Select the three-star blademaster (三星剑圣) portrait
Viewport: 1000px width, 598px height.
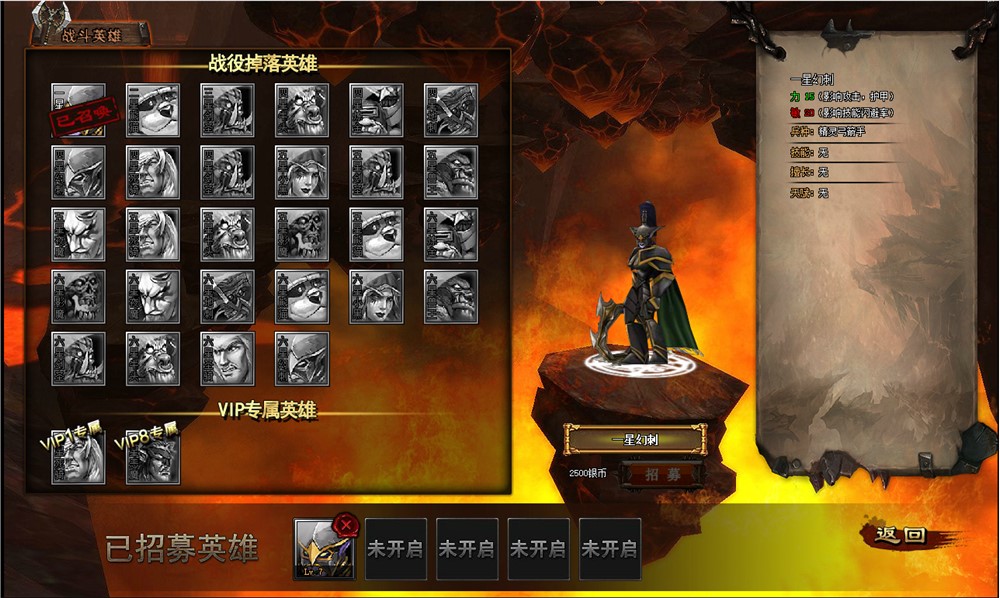(227, 110)
